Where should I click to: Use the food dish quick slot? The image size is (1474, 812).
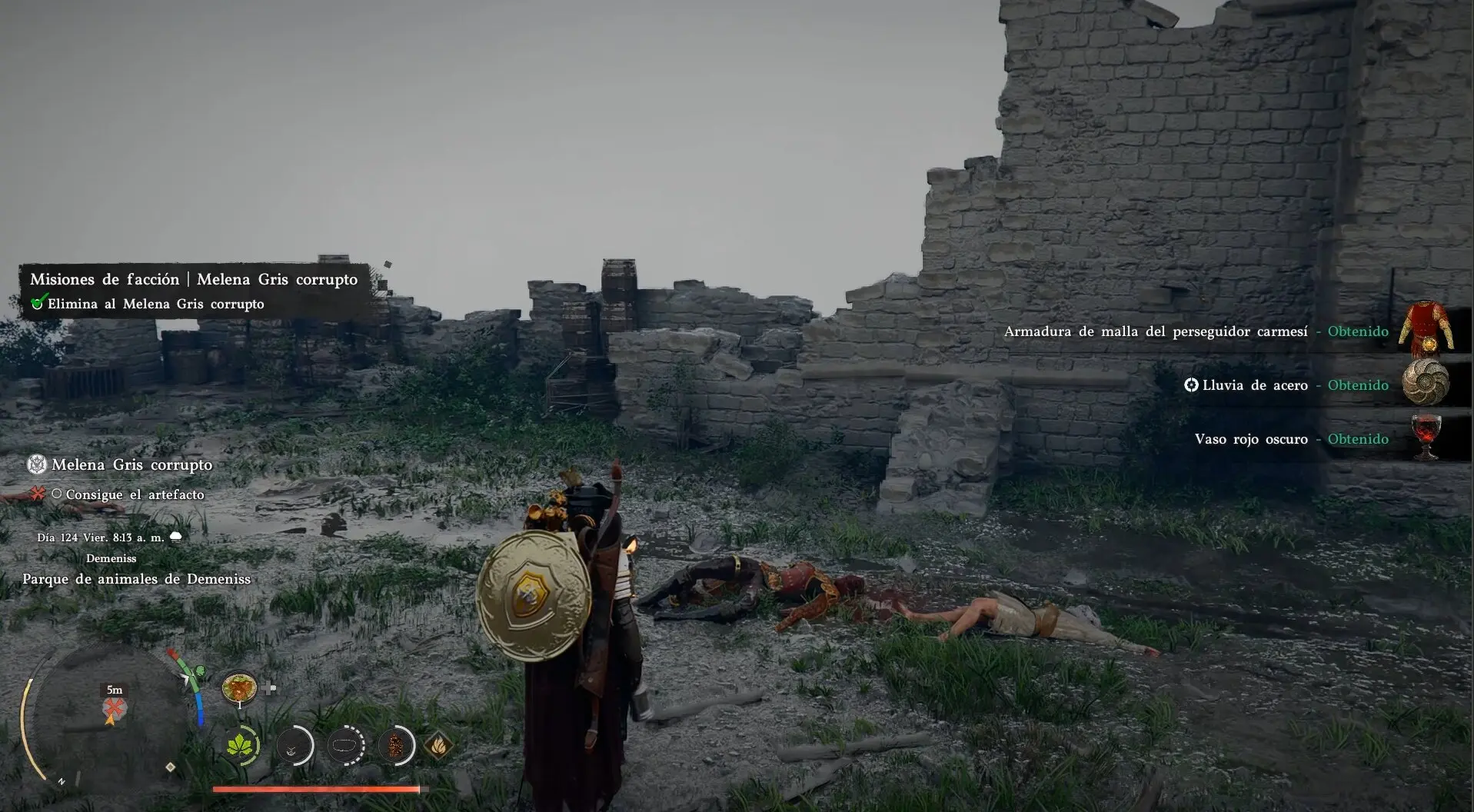tap(239, 687)
